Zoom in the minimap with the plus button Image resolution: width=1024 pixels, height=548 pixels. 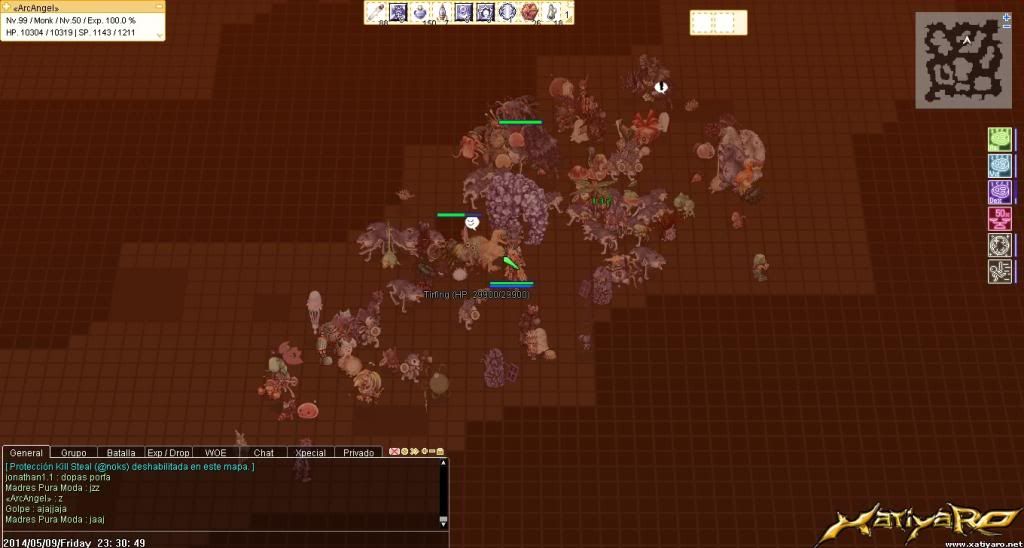(1006, 17)
